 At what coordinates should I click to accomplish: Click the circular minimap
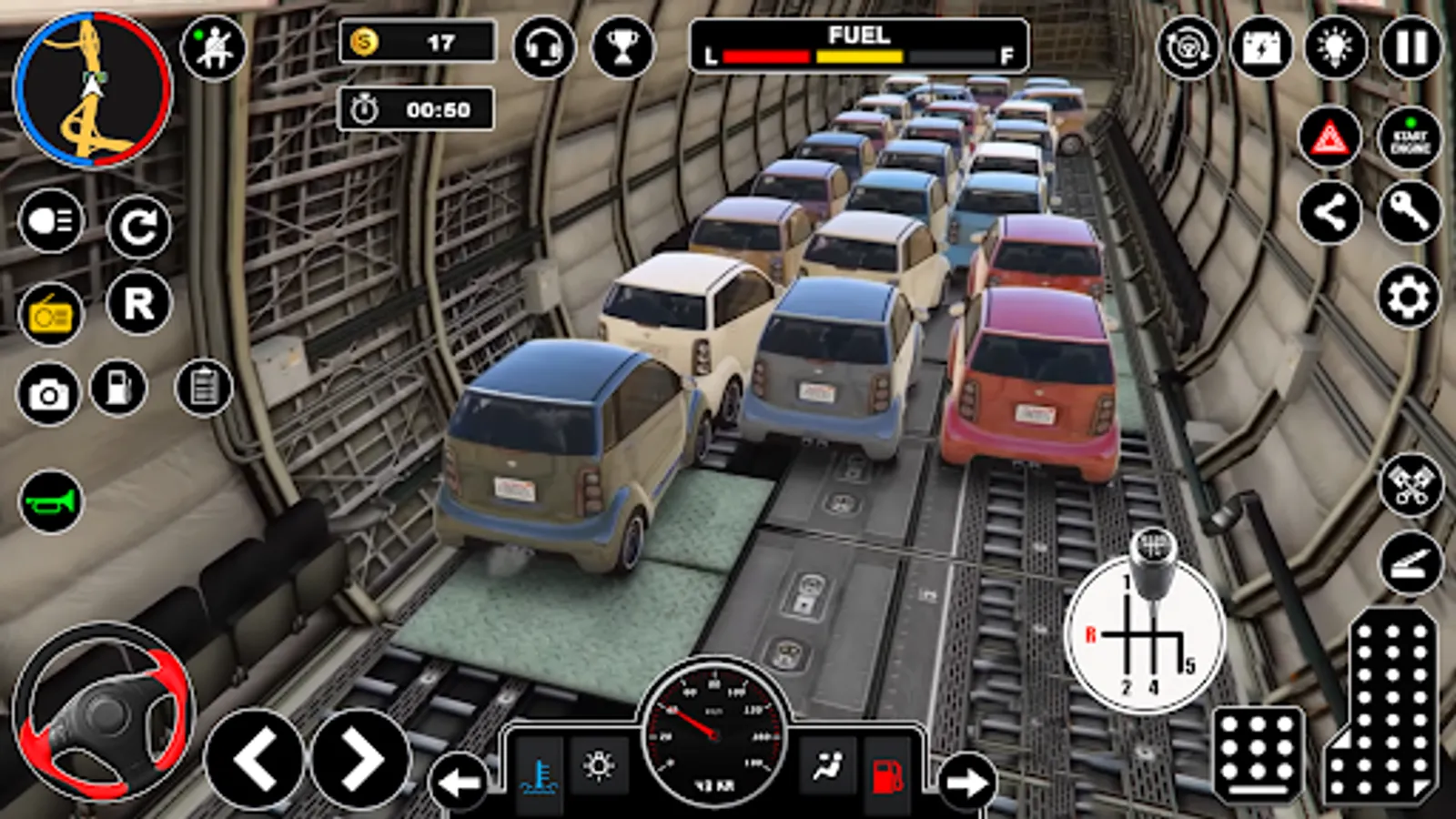(x=92, y=89)
